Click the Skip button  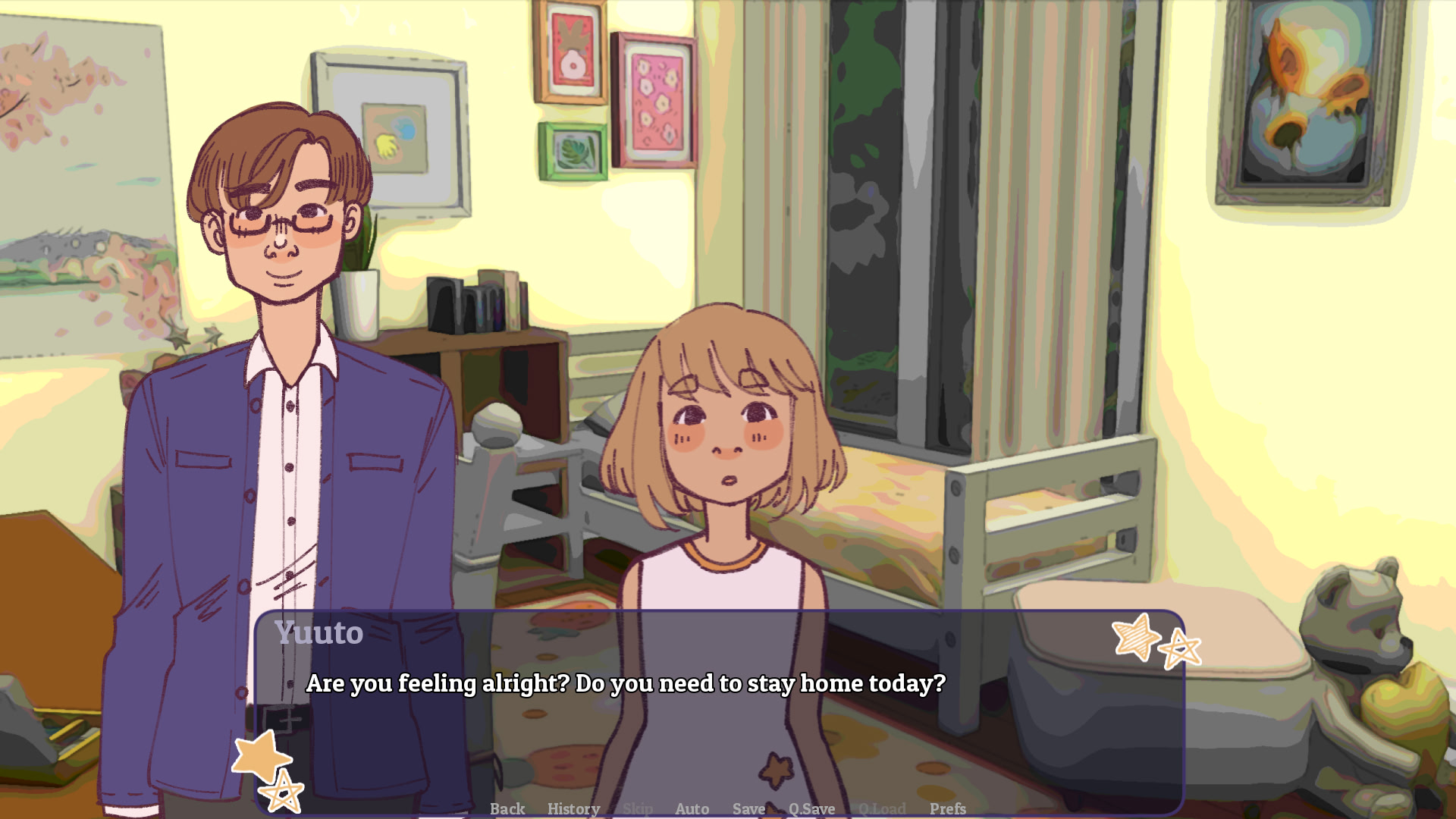(637, 808)
